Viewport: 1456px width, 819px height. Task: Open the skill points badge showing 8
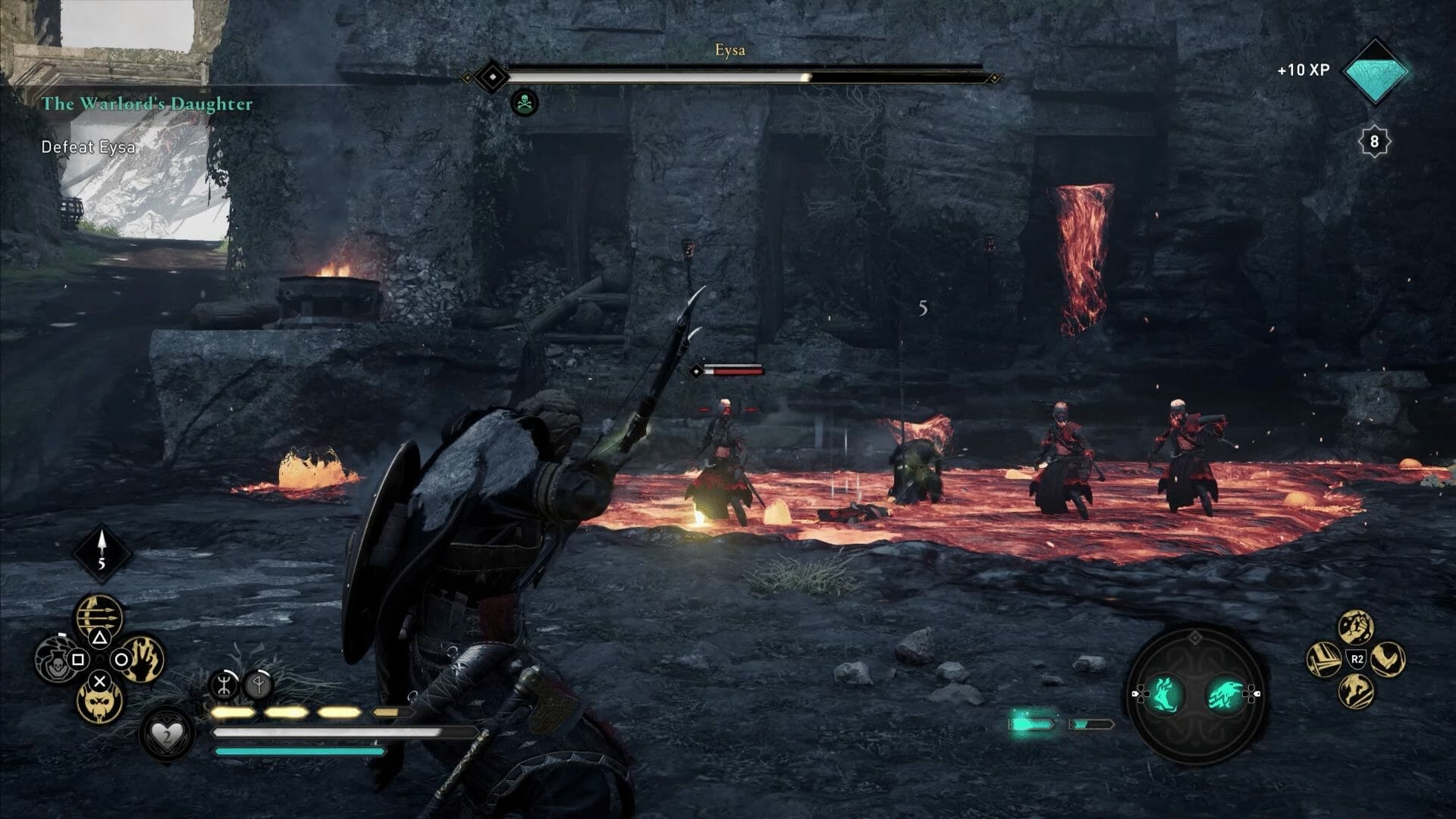click(1373, 142)
